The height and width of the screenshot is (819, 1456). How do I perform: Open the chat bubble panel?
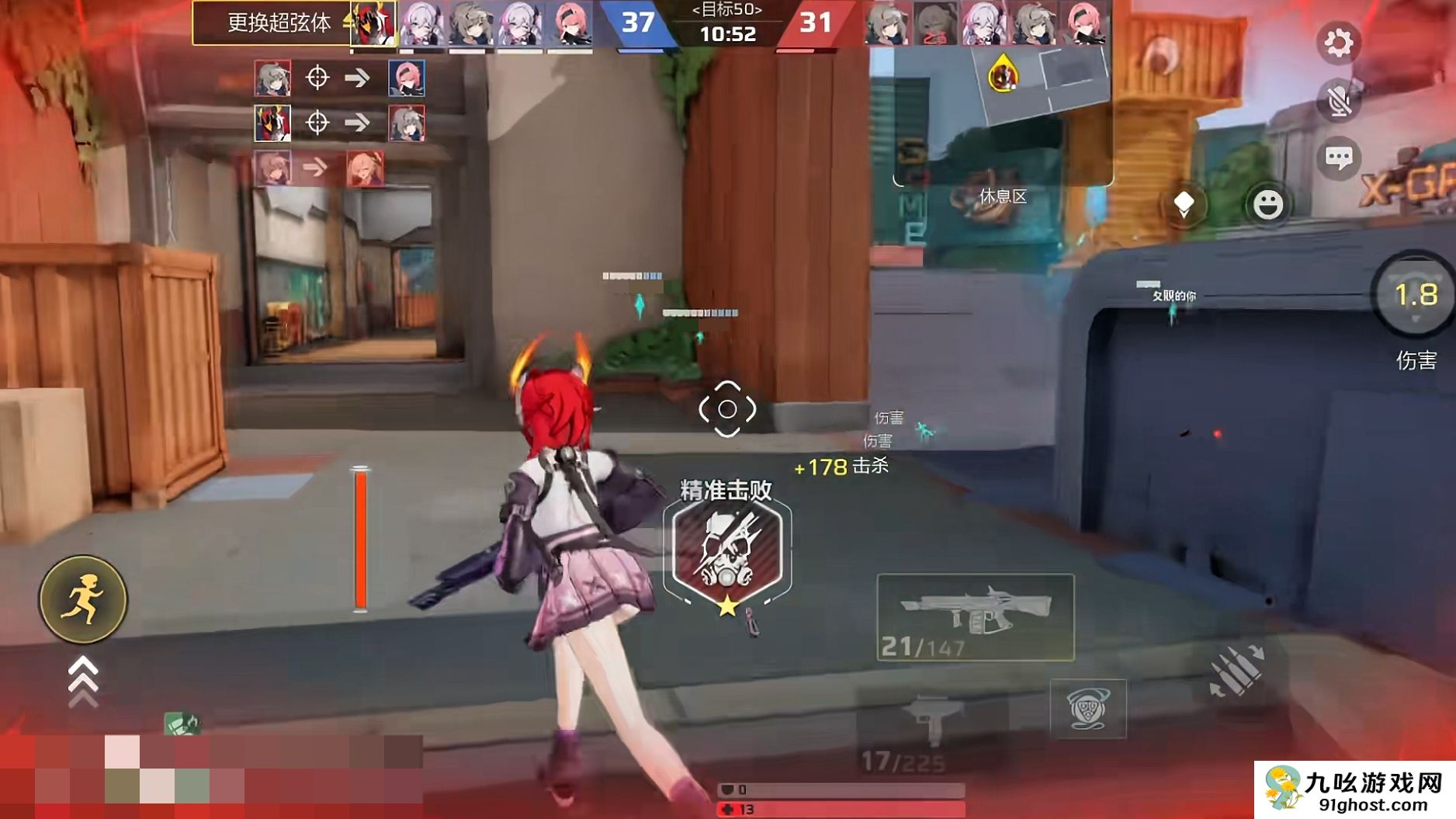point(1338,159)
